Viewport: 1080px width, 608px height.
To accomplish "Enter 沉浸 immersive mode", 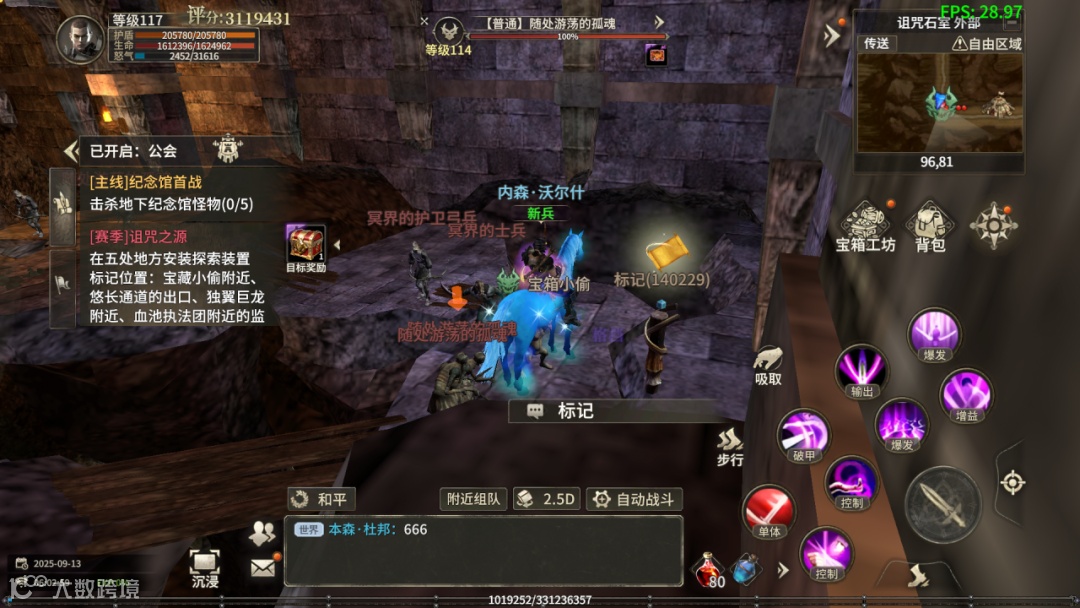I will pyautogui.click(x=204, y=568).
